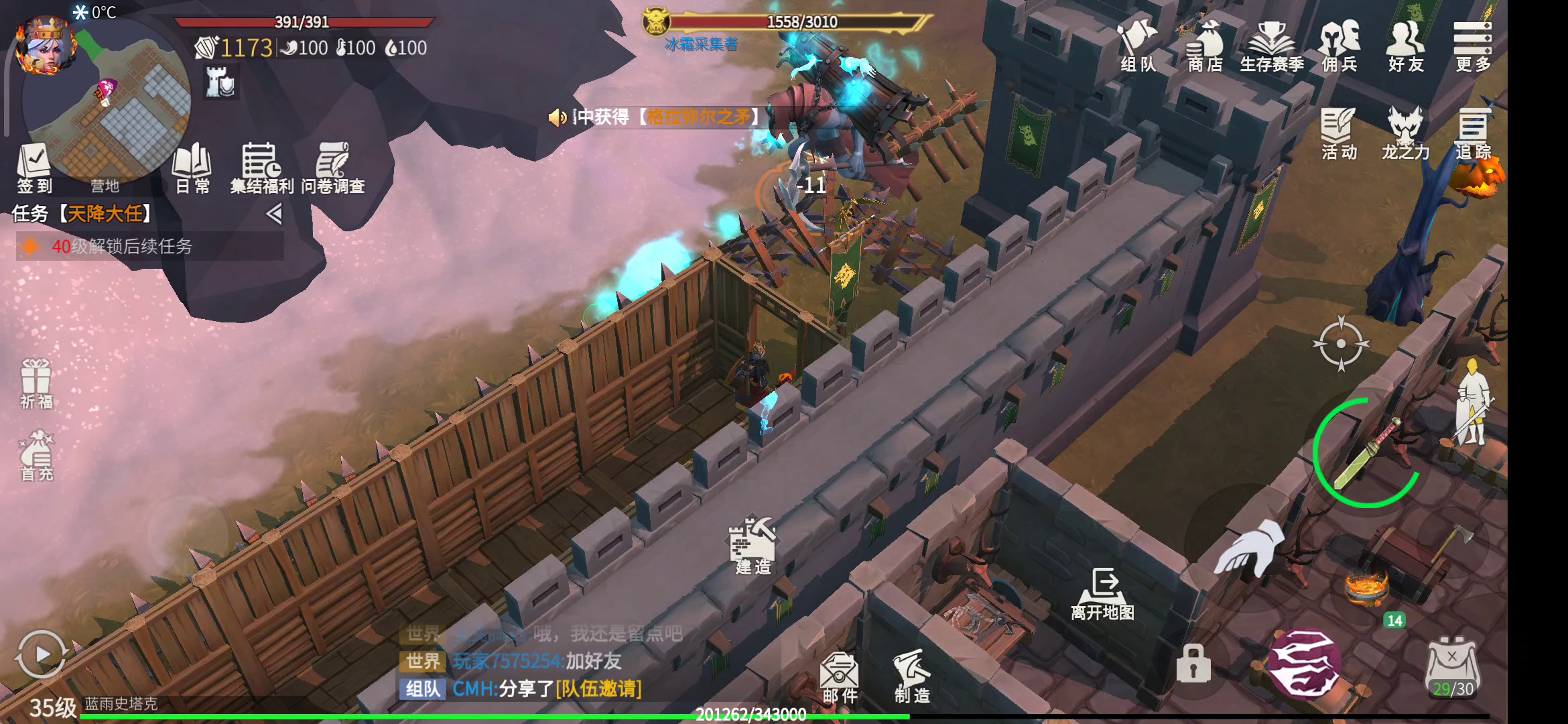Open the 邮件 mailbox

click(840, 677)
